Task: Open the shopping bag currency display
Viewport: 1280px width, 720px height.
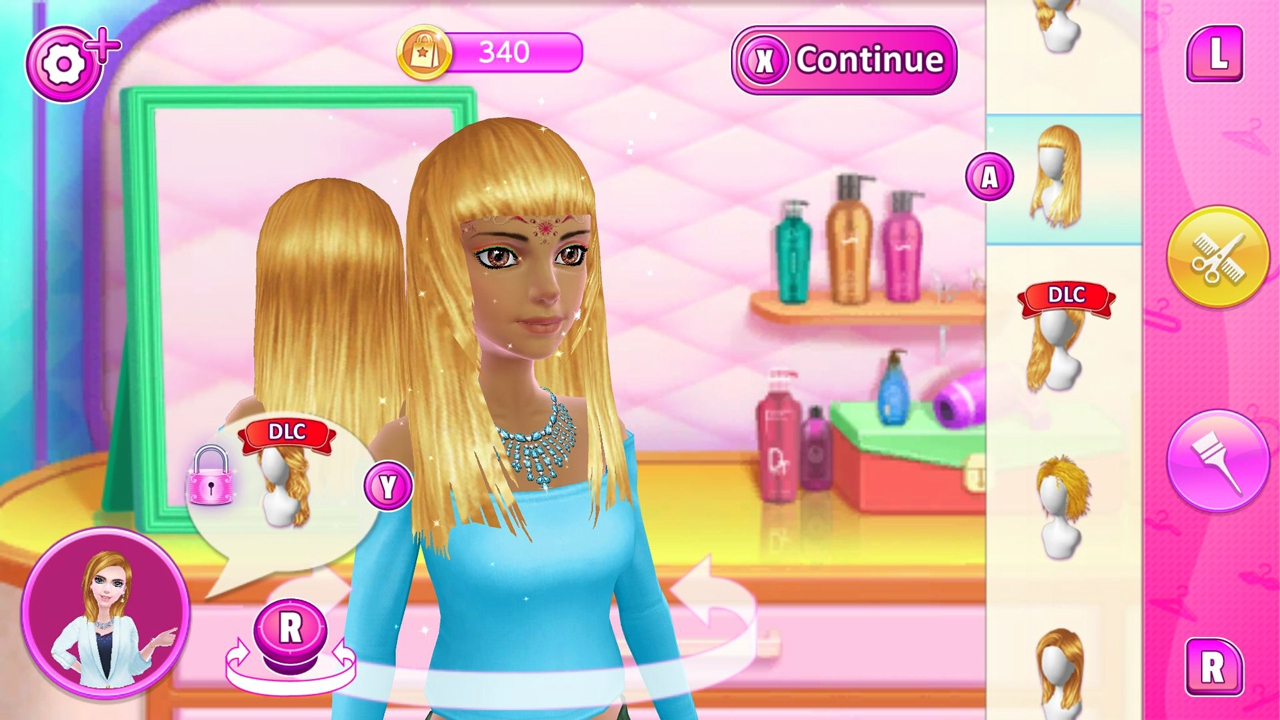Action: pos(424,52)
